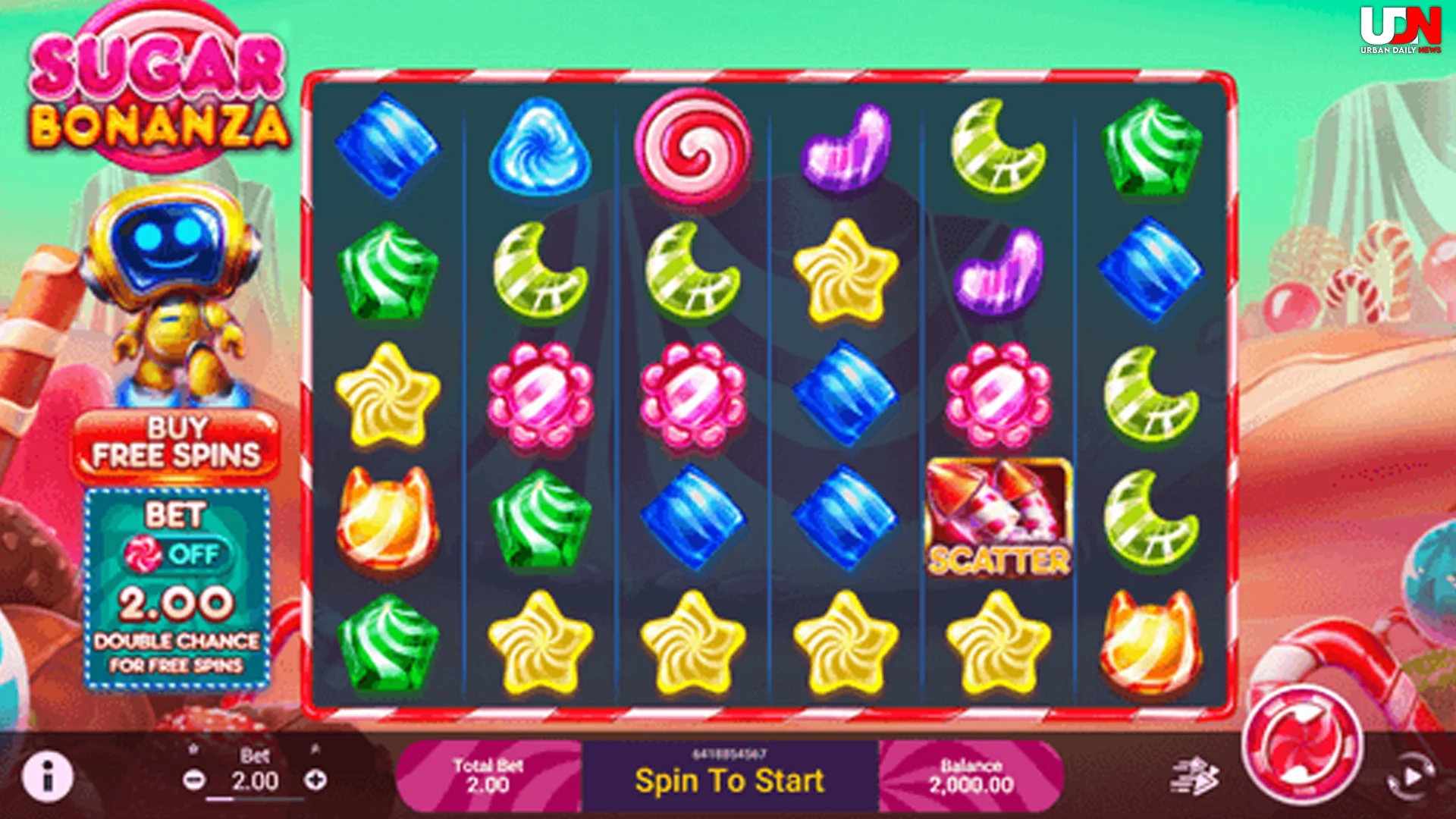Viewport: 1456px width, 819px height.
Task: Open the game information panel via the info icon
Action: tap(49, 777)
